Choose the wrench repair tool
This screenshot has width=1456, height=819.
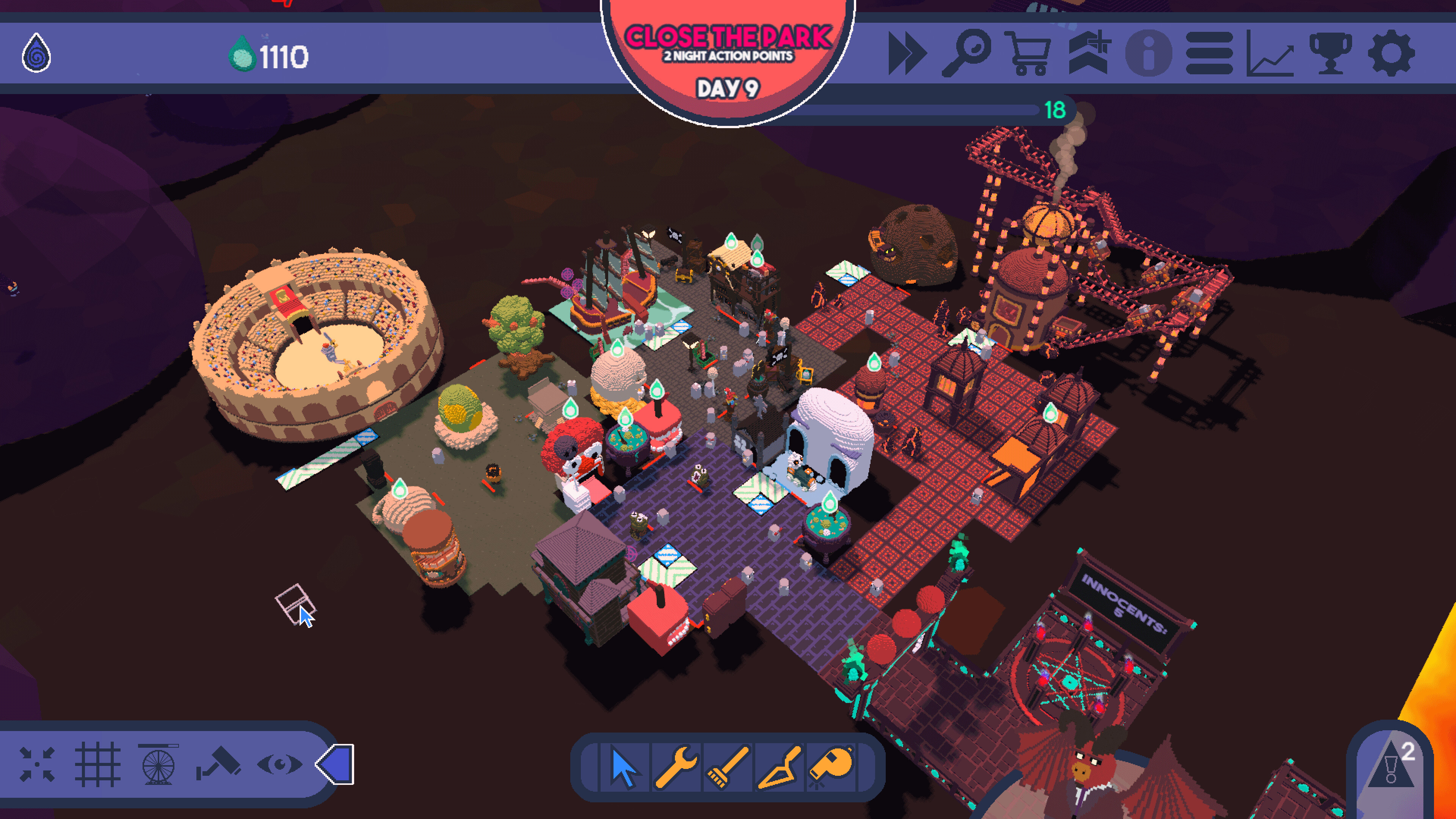[x=676, y=766]
